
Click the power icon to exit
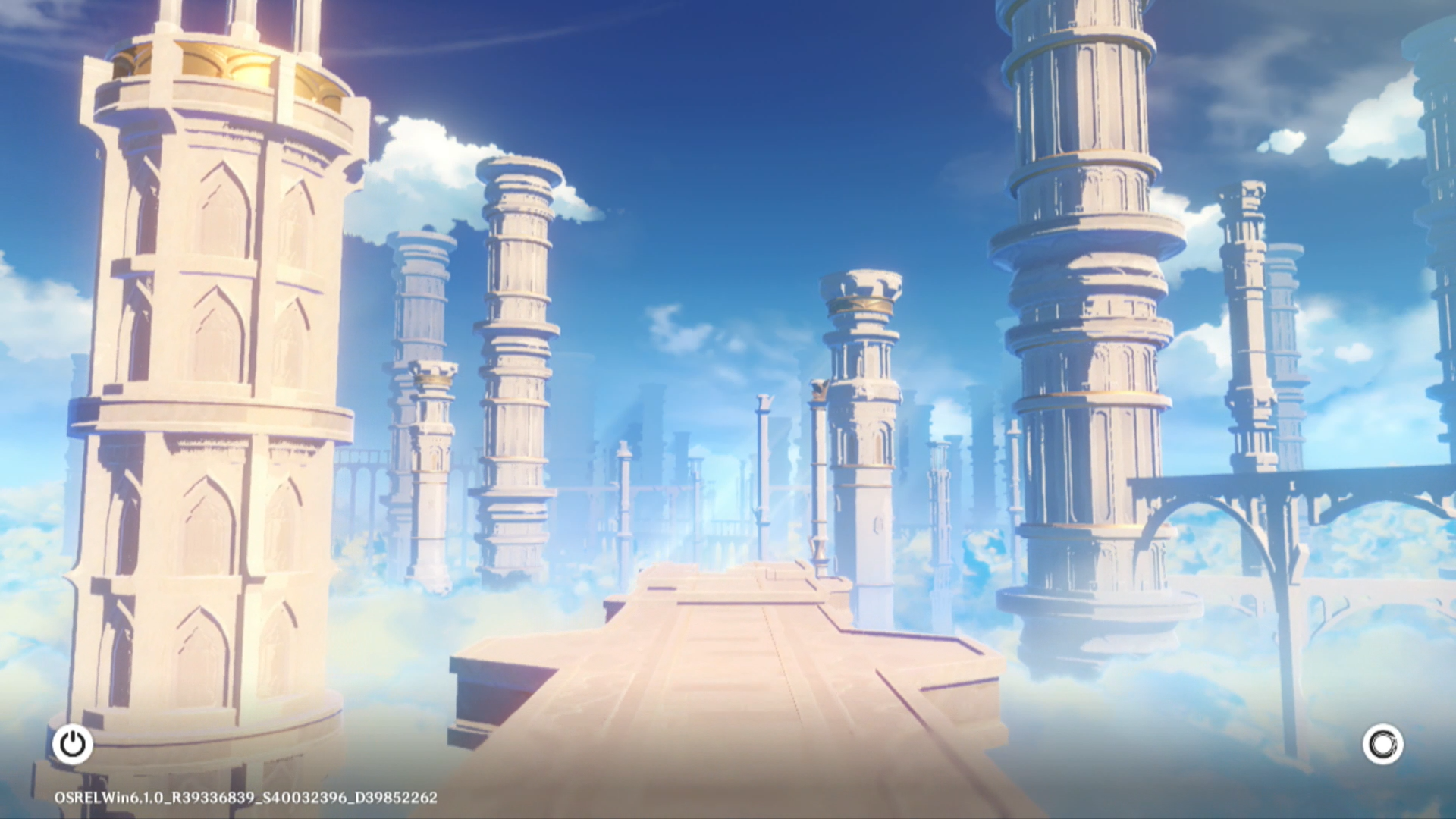[73, 744]
